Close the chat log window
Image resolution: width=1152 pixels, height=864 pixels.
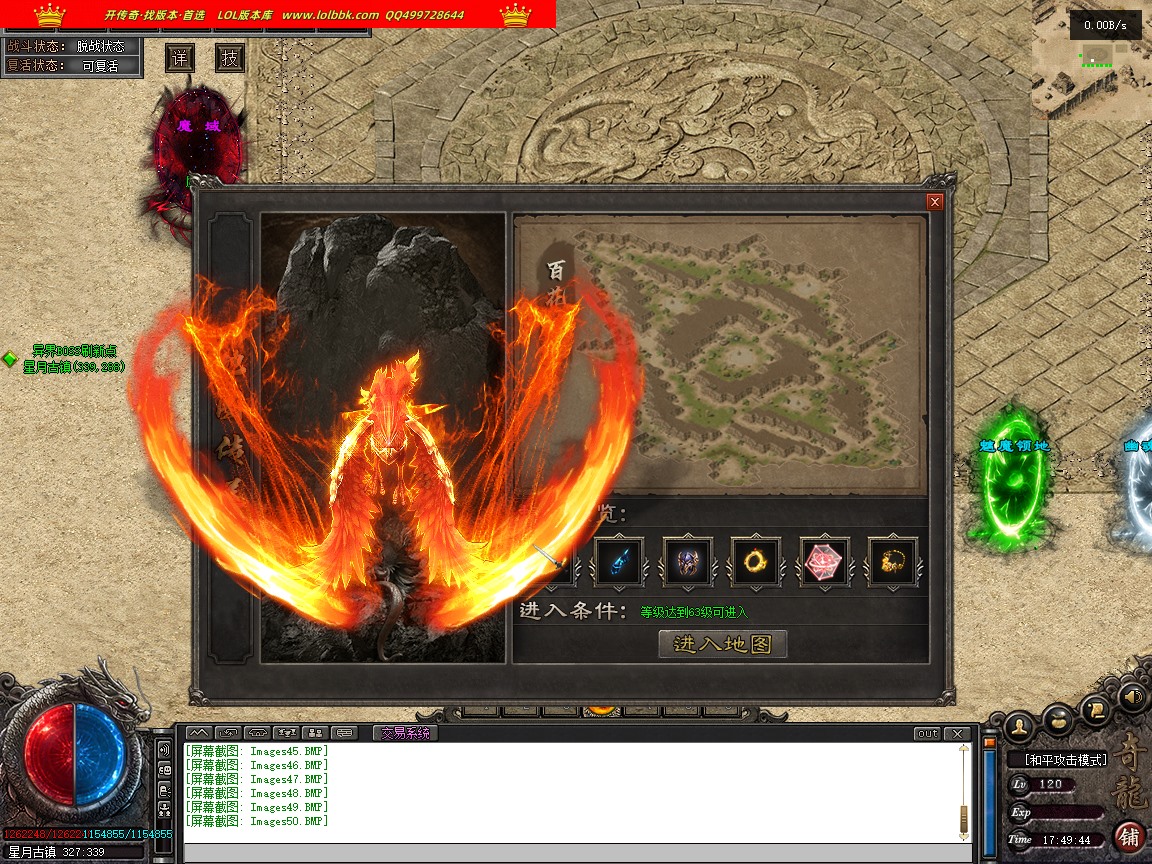tap(957, 734)
